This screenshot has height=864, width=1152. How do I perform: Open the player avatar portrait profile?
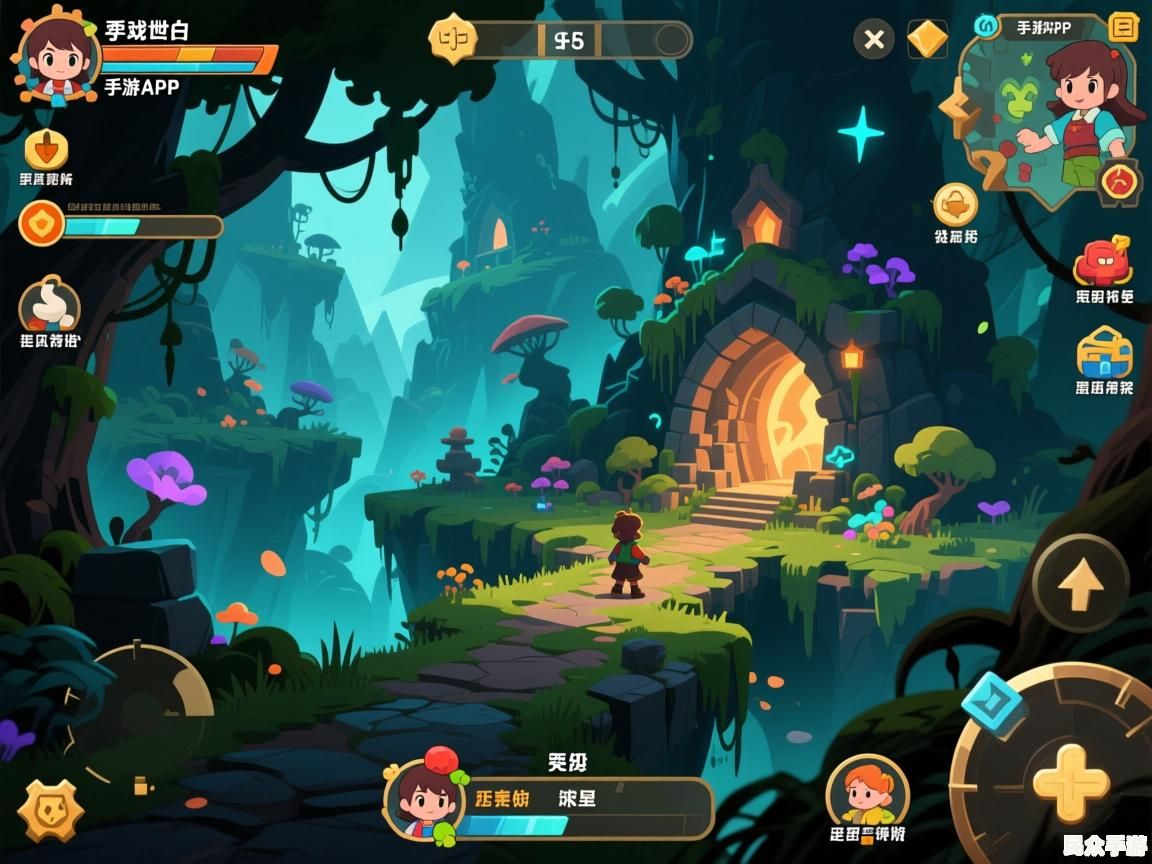[56, 56]
